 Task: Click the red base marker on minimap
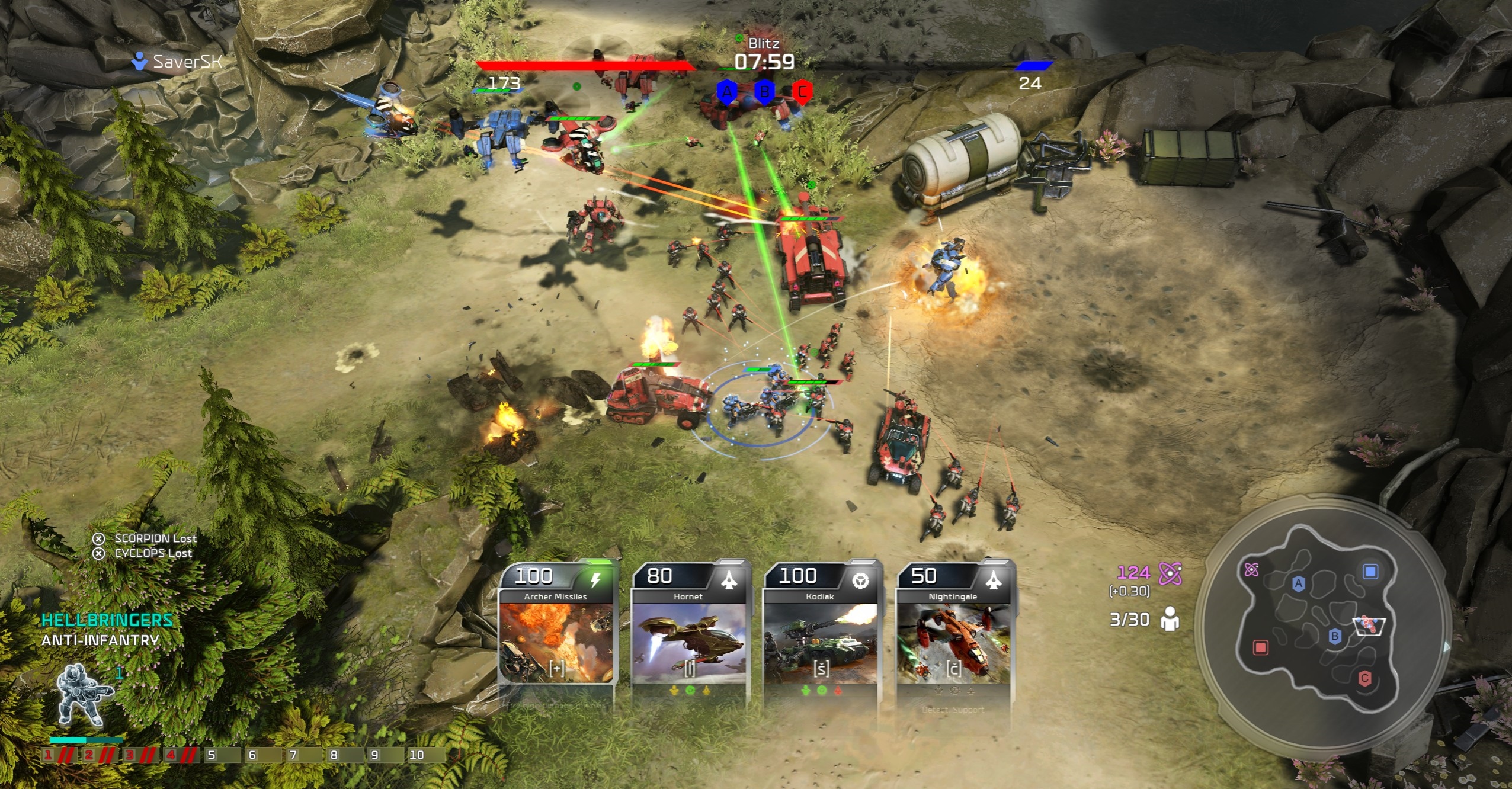1260,647
